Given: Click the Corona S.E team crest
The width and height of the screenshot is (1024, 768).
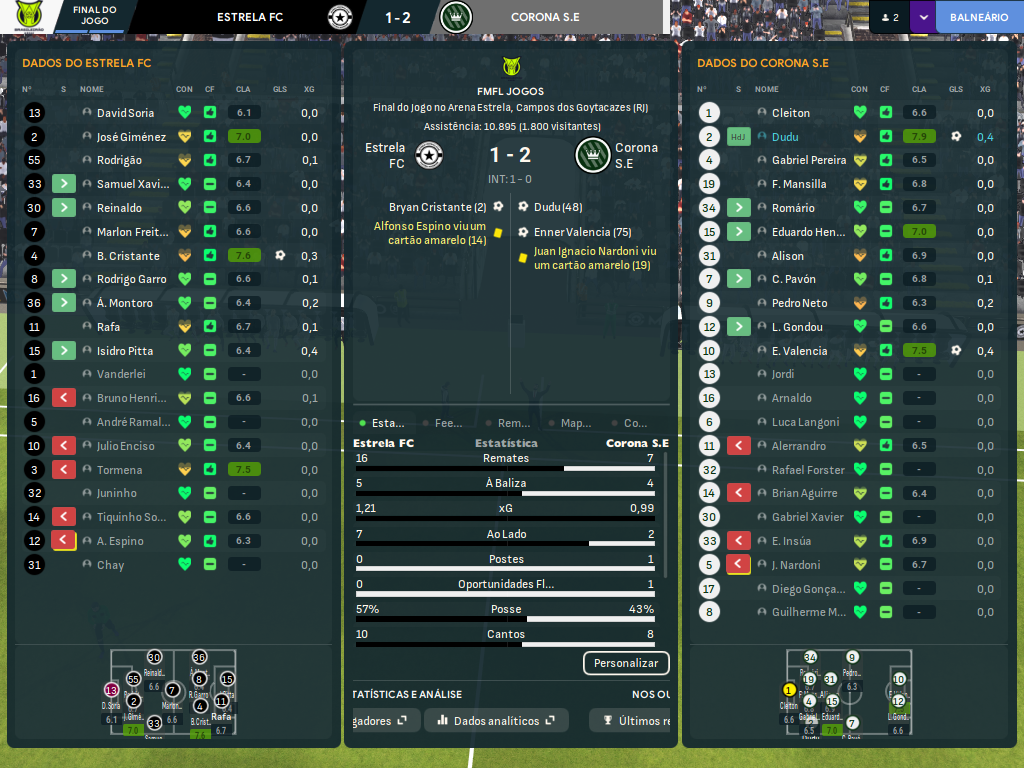Looking at the screenshot, I should click(x=592, y=155).
